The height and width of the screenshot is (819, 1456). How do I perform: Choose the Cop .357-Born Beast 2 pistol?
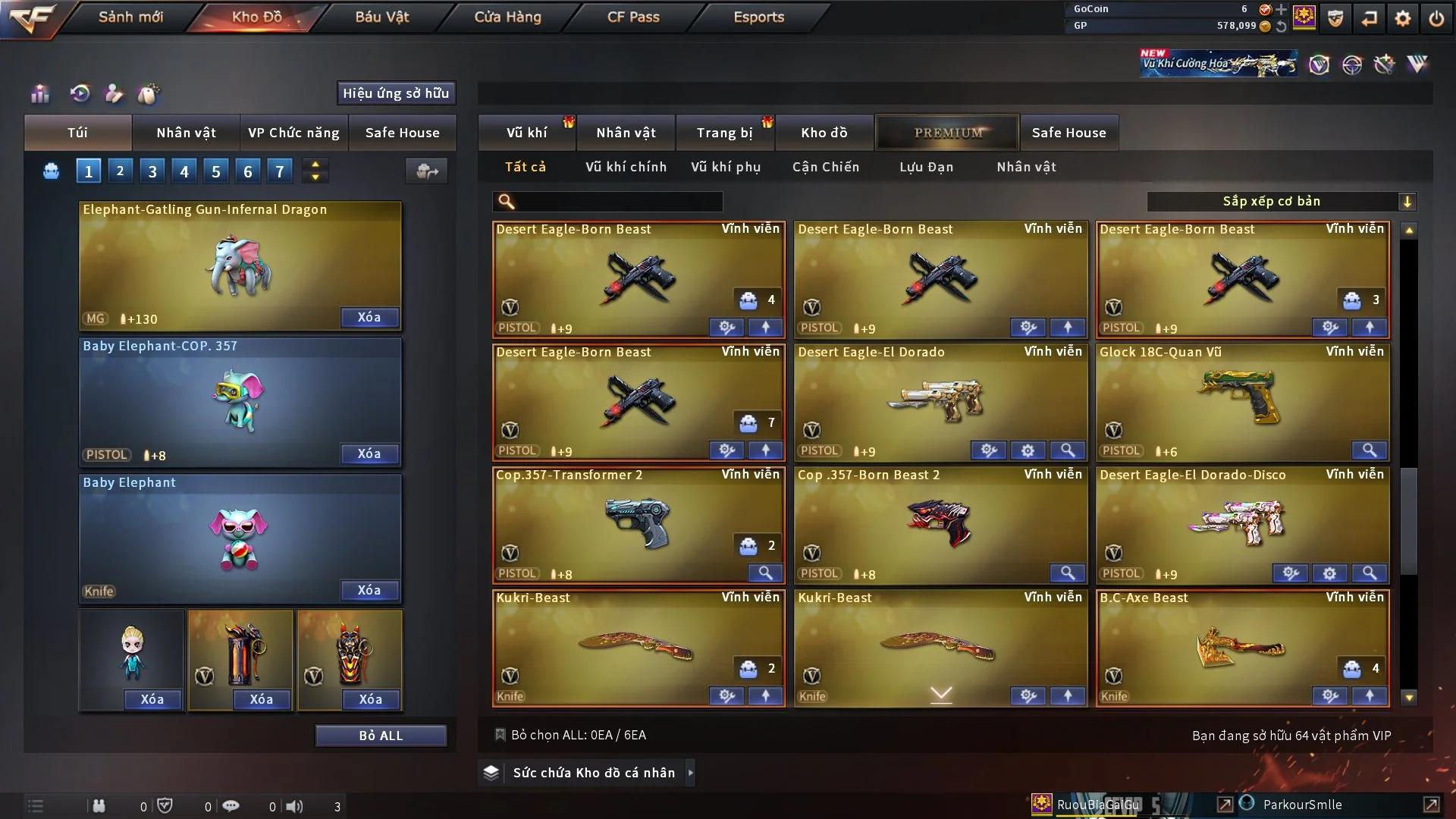(x=940, y=525)
